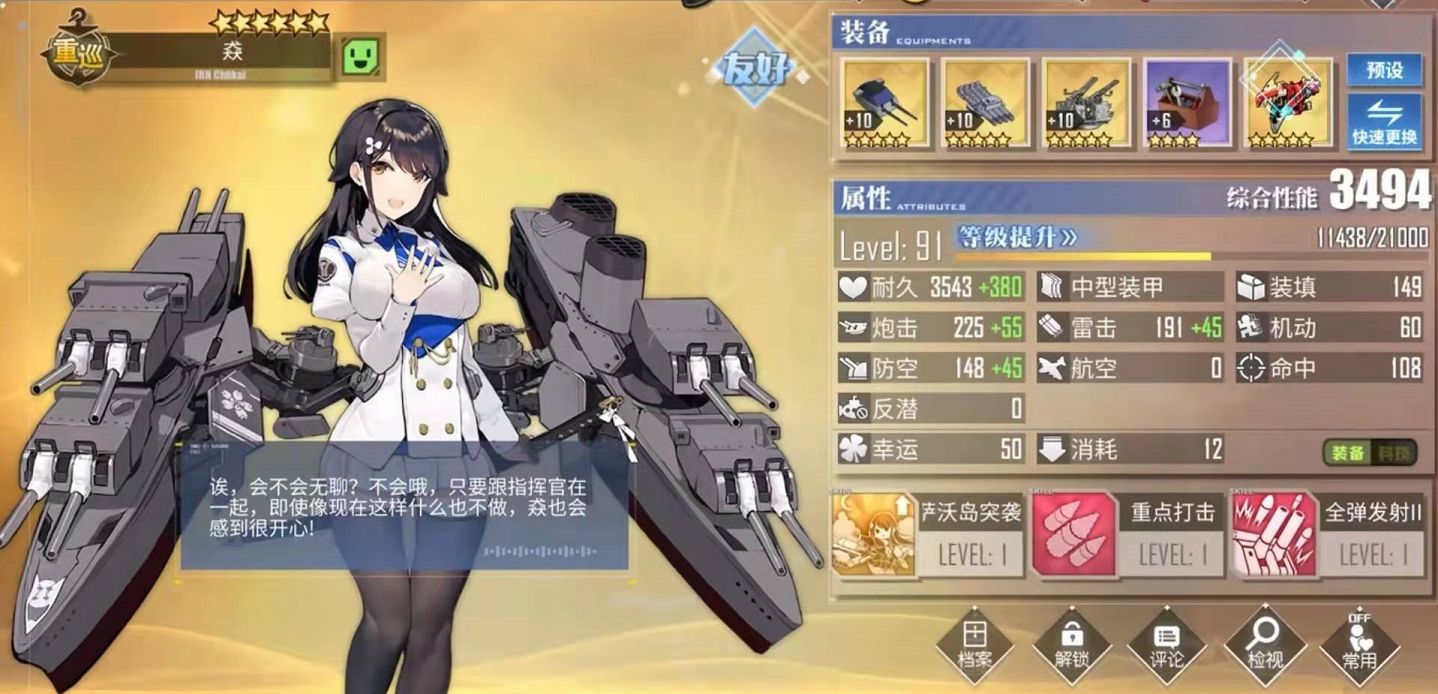View the 芦沃岛突袭 skill
This screenshot has height=694, width=1438.
[x=927, y=535]
